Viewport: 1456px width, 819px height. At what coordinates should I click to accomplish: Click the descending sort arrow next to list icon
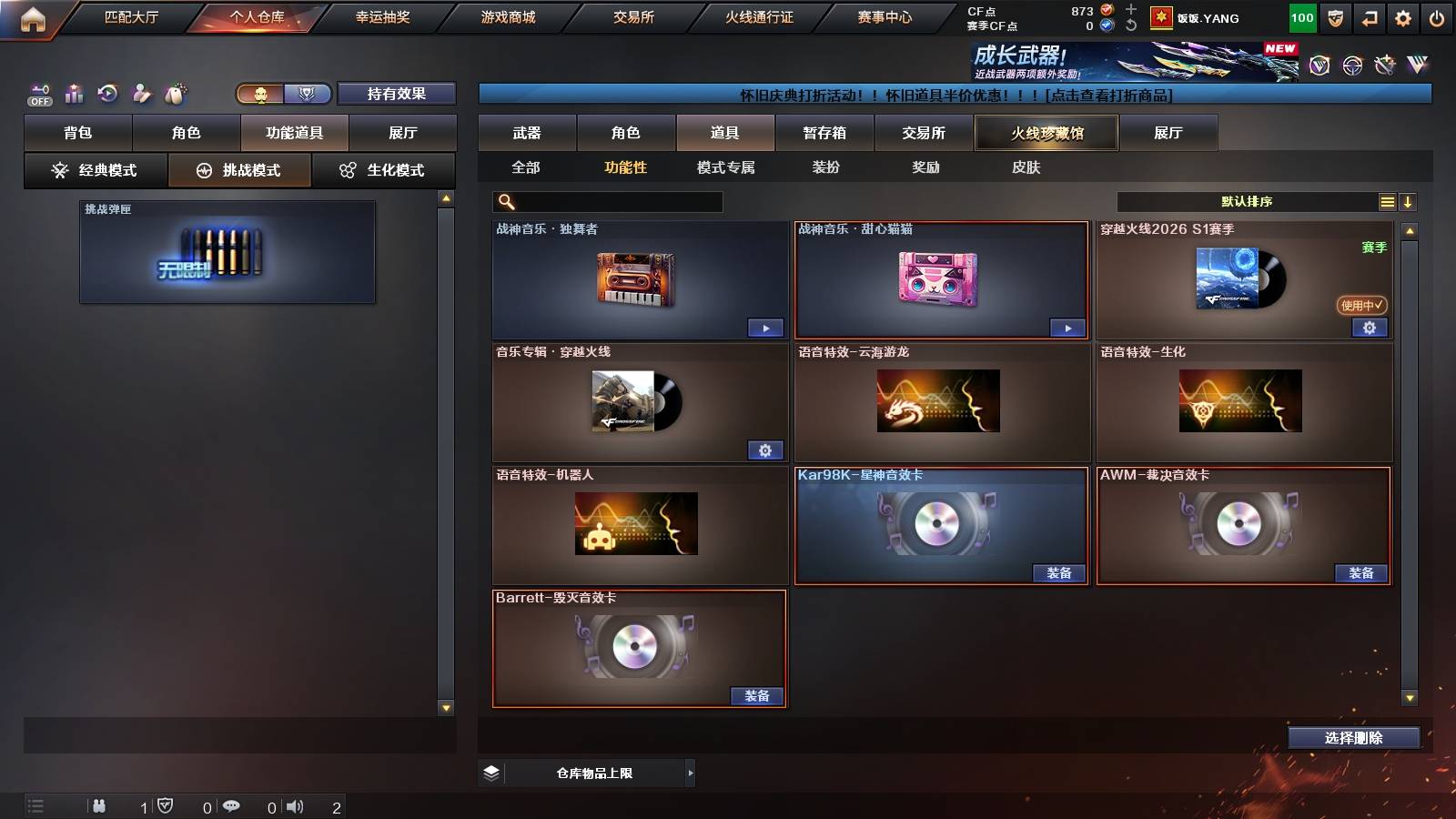(1409, 201)
